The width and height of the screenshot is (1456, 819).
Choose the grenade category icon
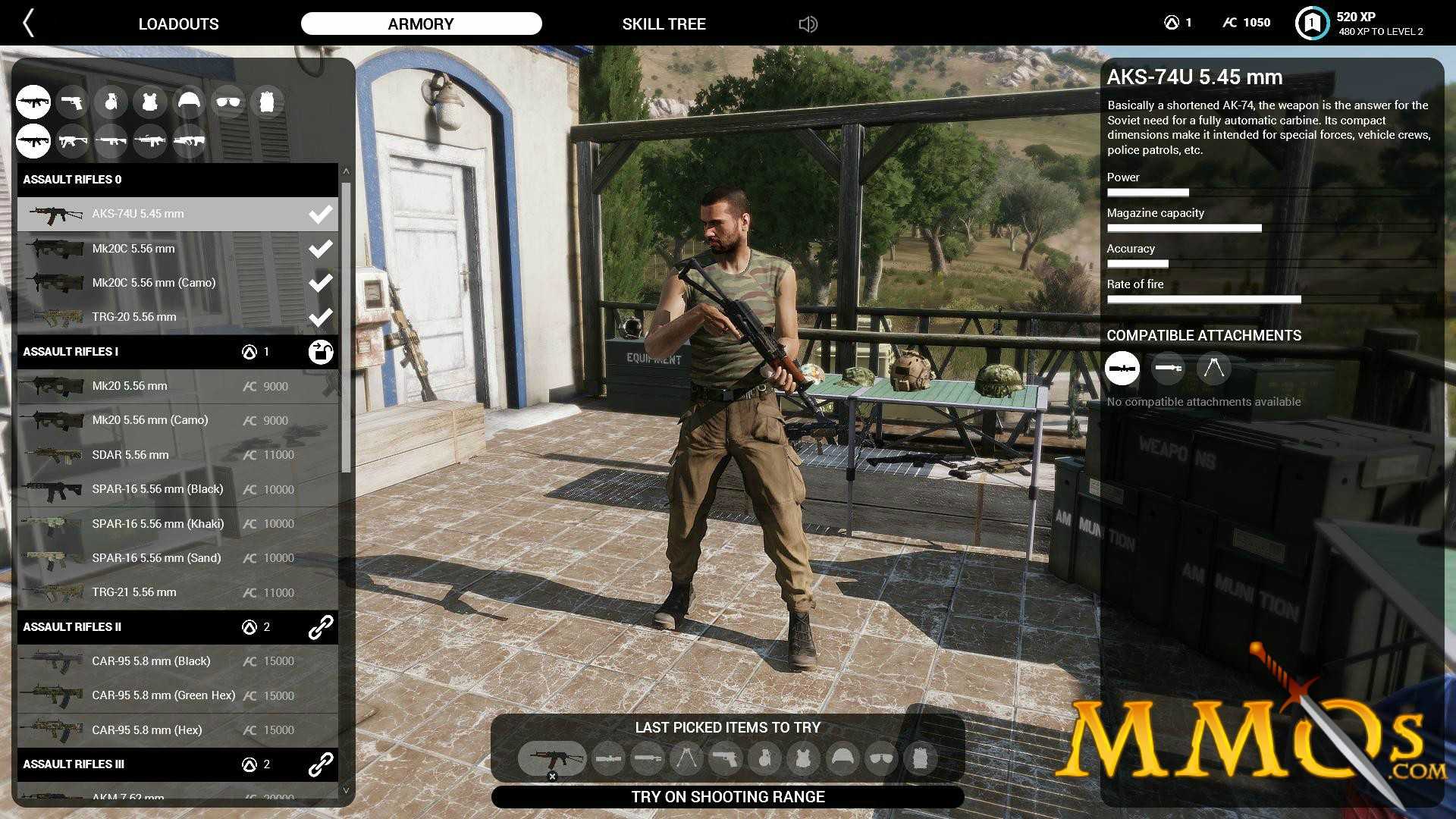point(111,102)
